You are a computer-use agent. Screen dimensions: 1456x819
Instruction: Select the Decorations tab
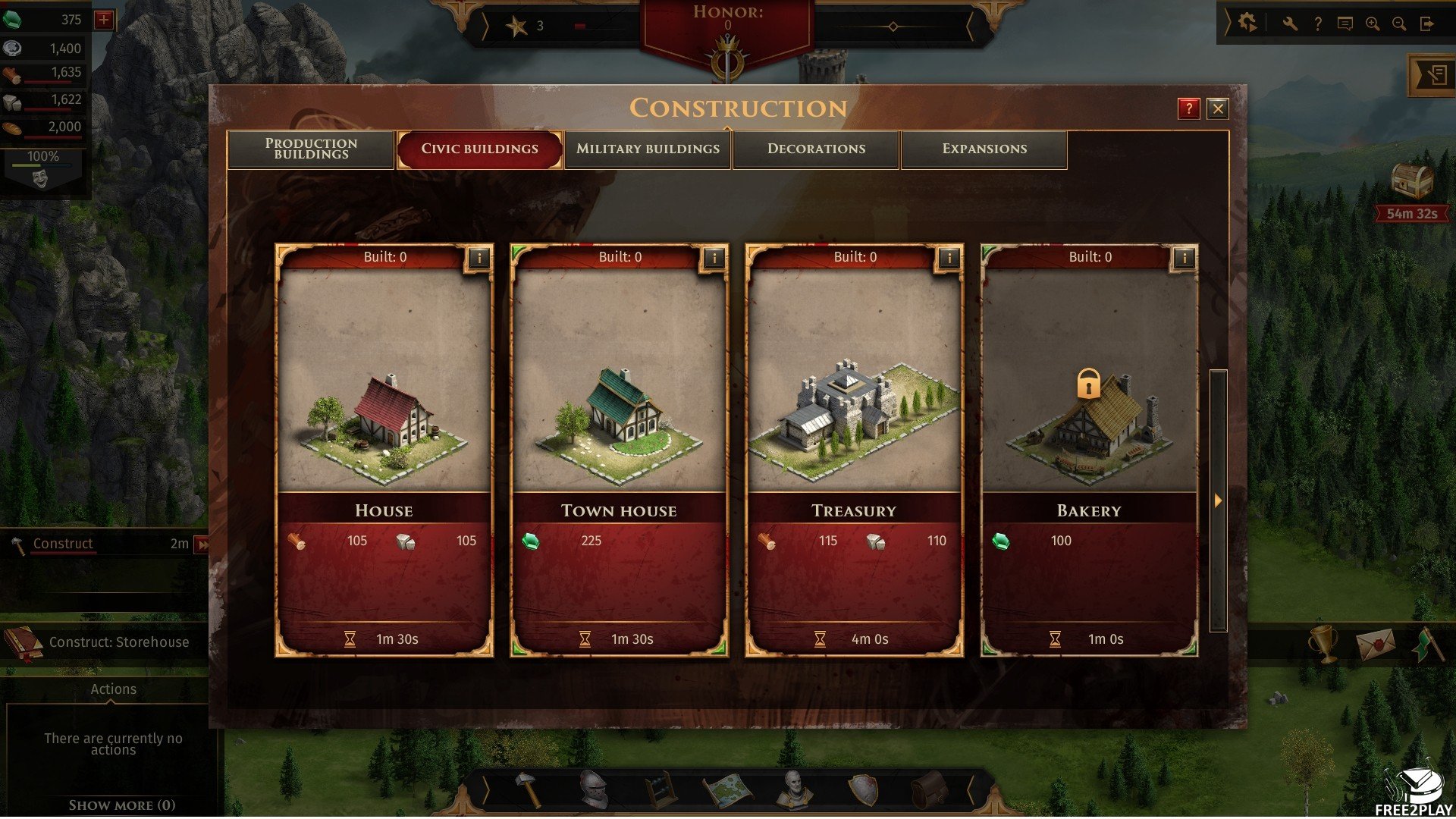click(x=816, y=149)
